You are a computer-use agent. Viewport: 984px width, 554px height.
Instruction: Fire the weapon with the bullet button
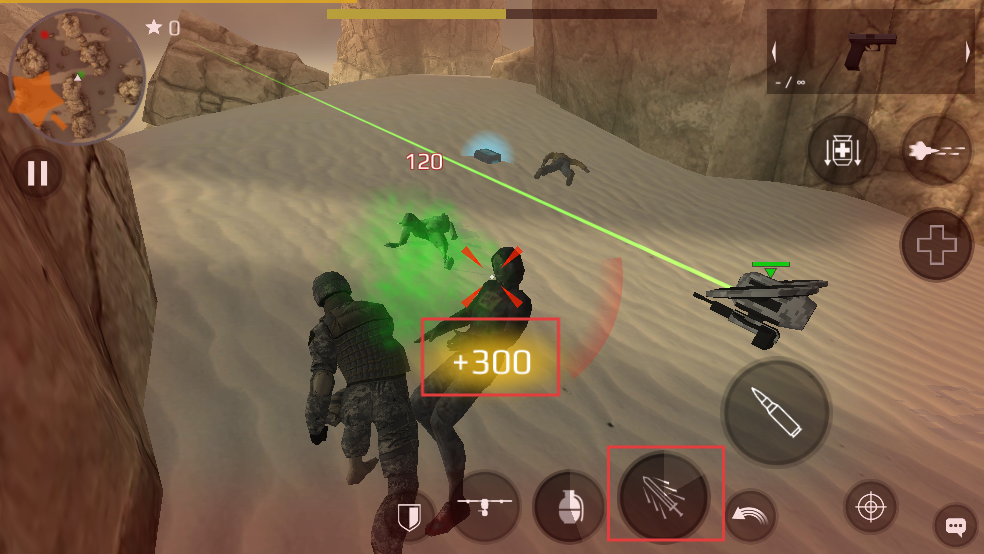[x=776, y=412]
